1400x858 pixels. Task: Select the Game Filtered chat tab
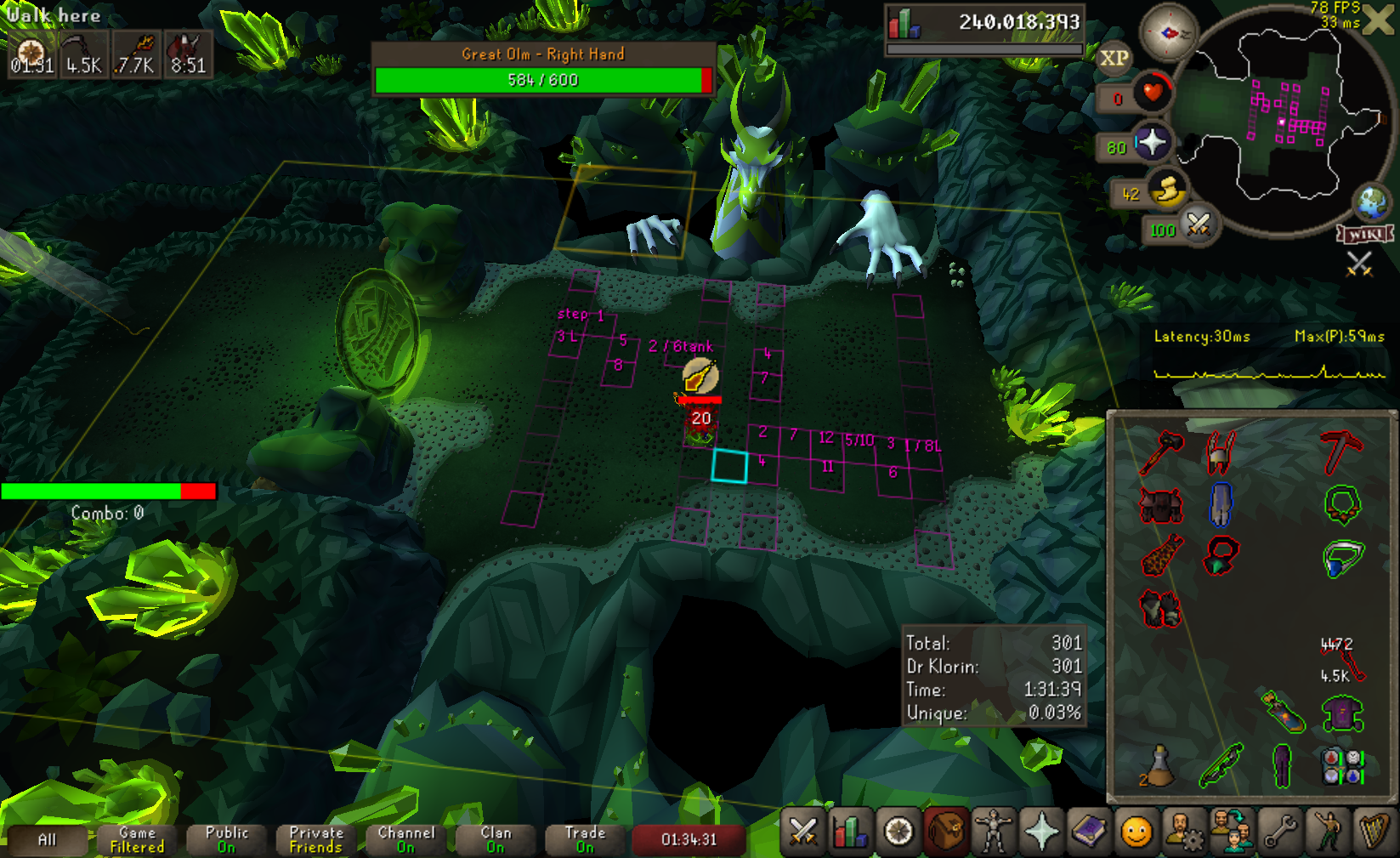click(x=137, y=839)
